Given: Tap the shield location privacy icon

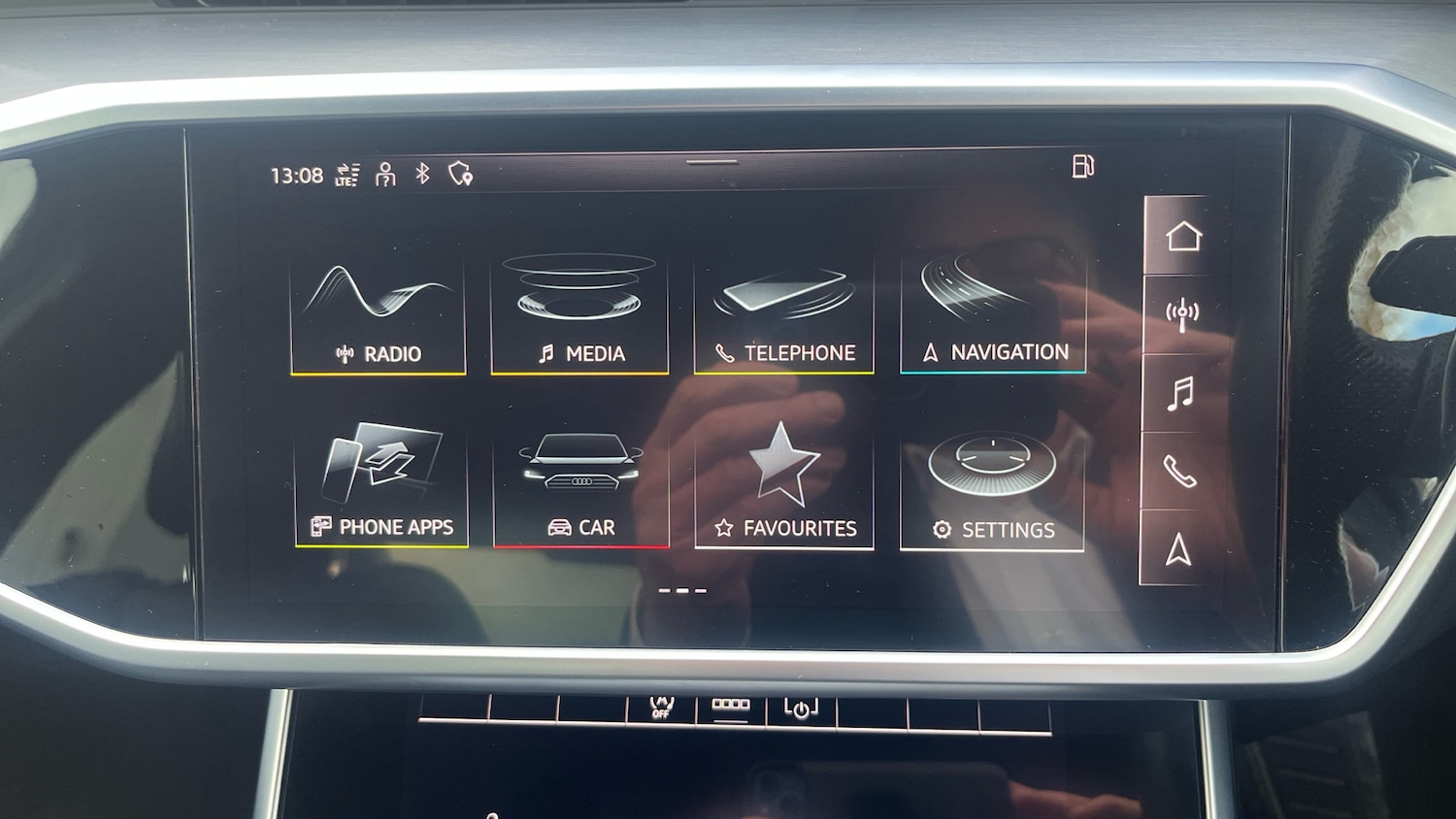Looking at the screenshot, I should 460,174.
